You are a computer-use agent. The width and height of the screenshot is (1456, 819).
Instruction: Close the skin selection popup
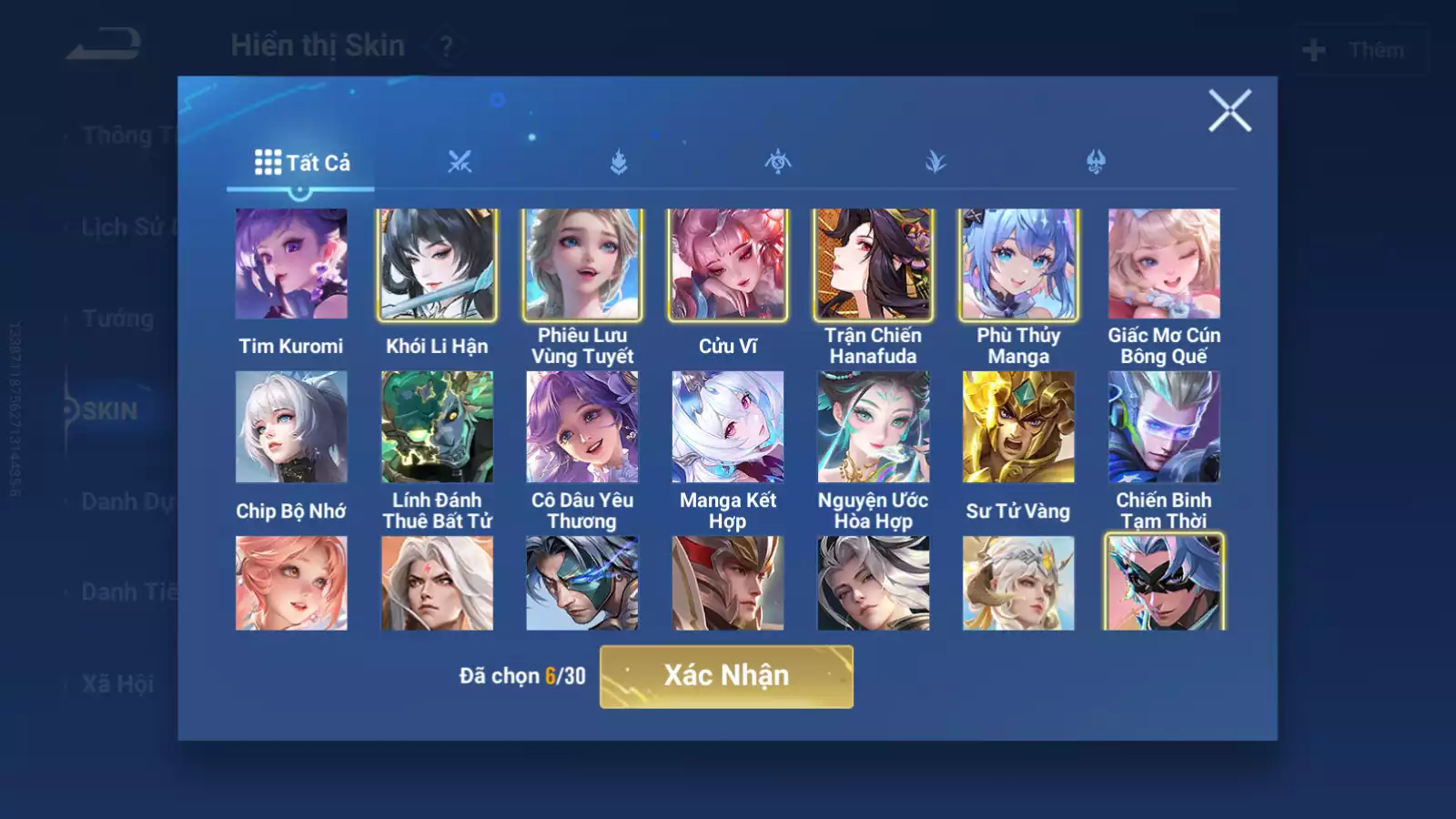pos(1229,111)
